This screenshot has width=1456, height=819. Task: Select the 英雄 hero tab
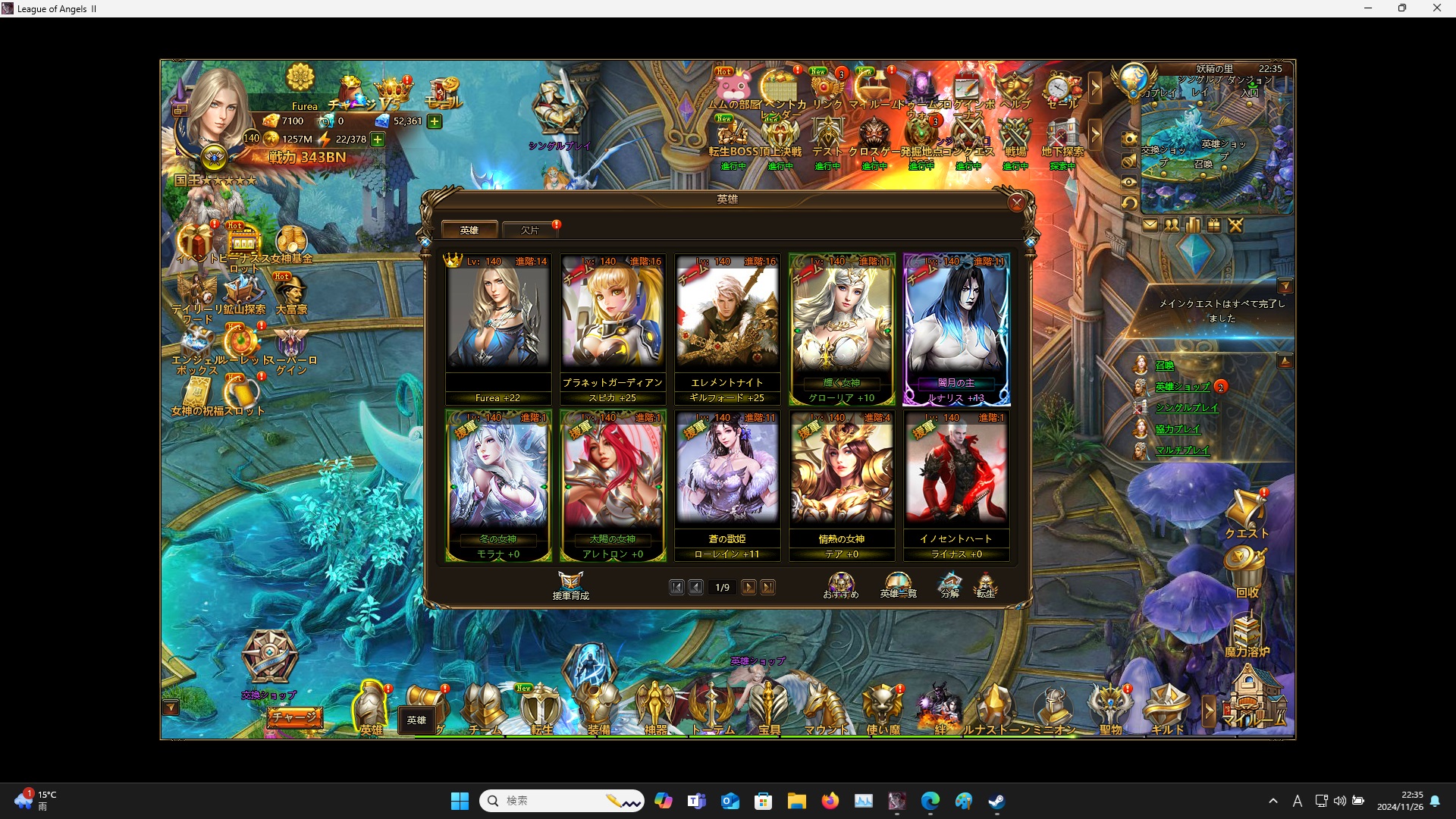click(x=469, y=229)
